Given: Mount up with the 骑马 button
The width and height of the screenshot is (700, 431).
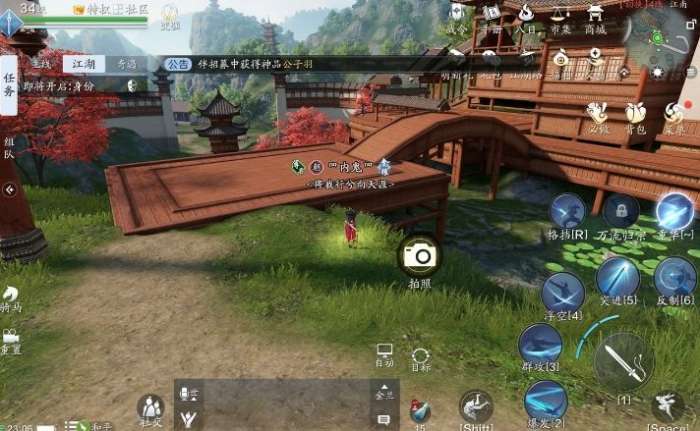Looking at the screenshot, I should click(x=10, y=297).
